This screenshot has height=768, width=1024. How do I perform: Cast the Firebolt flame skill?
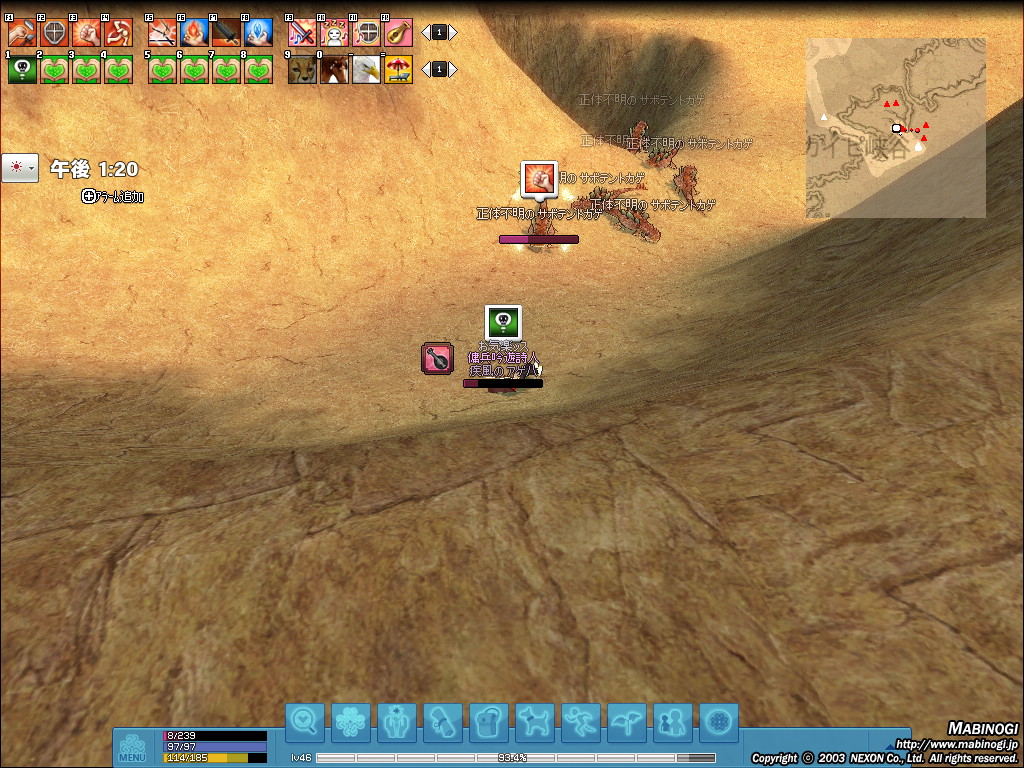[194, 33]
